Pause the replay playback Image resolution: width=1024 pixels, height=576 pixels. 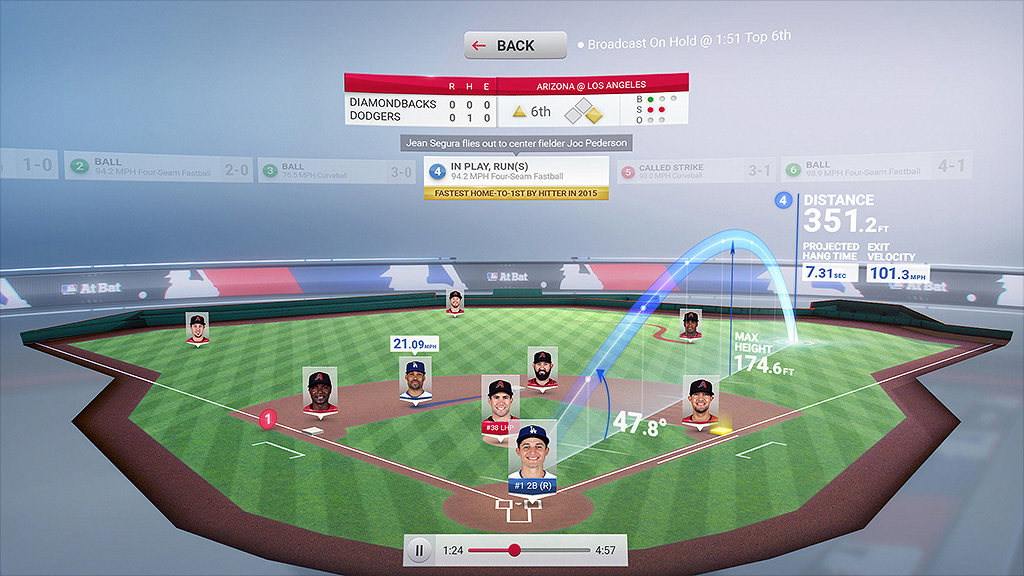420,549
